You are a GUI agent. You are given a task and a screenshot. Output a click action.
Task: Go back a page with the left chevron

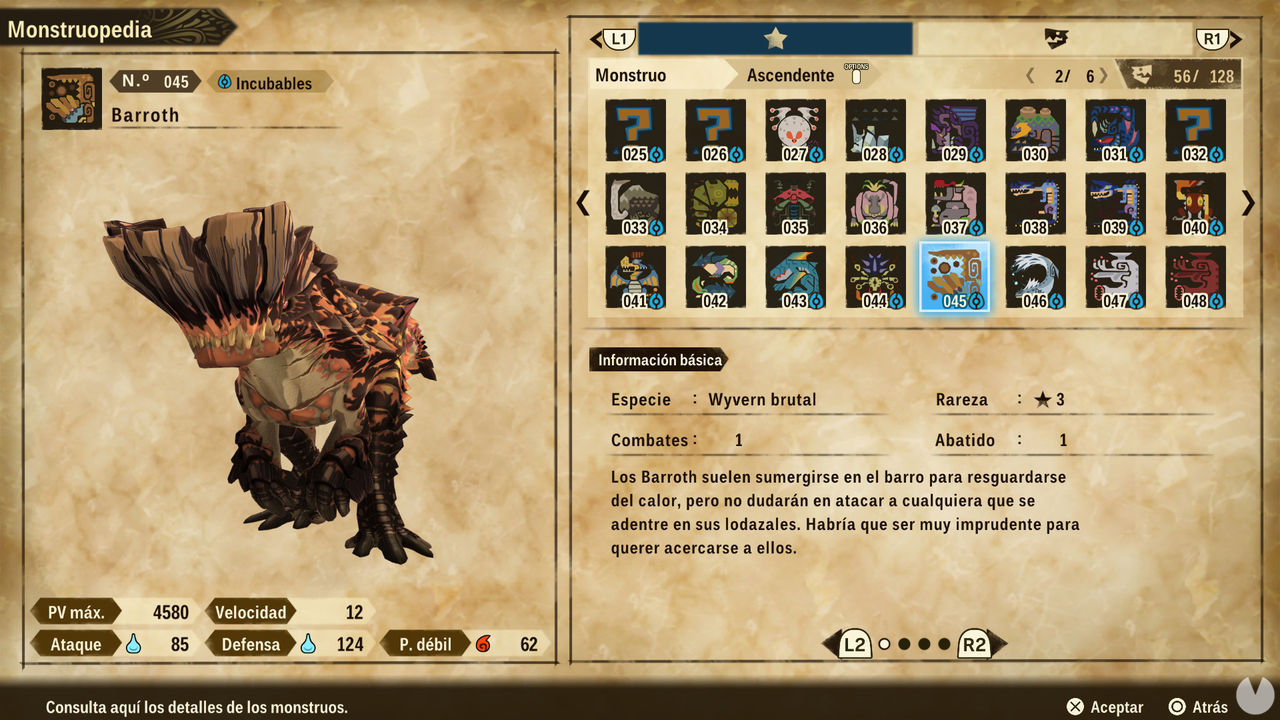tap(583, 203)
